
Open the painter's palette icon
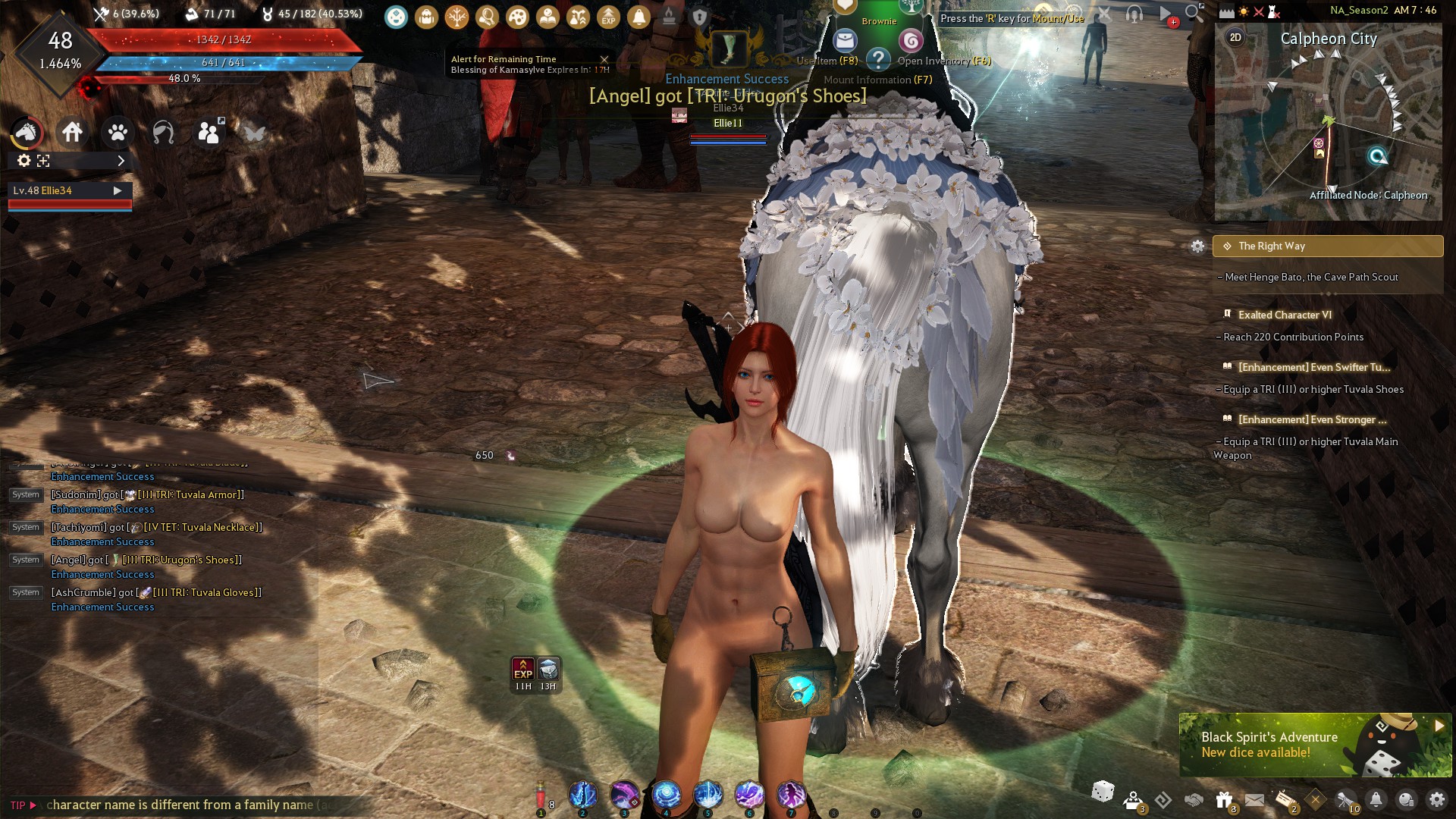pos(517,17)
